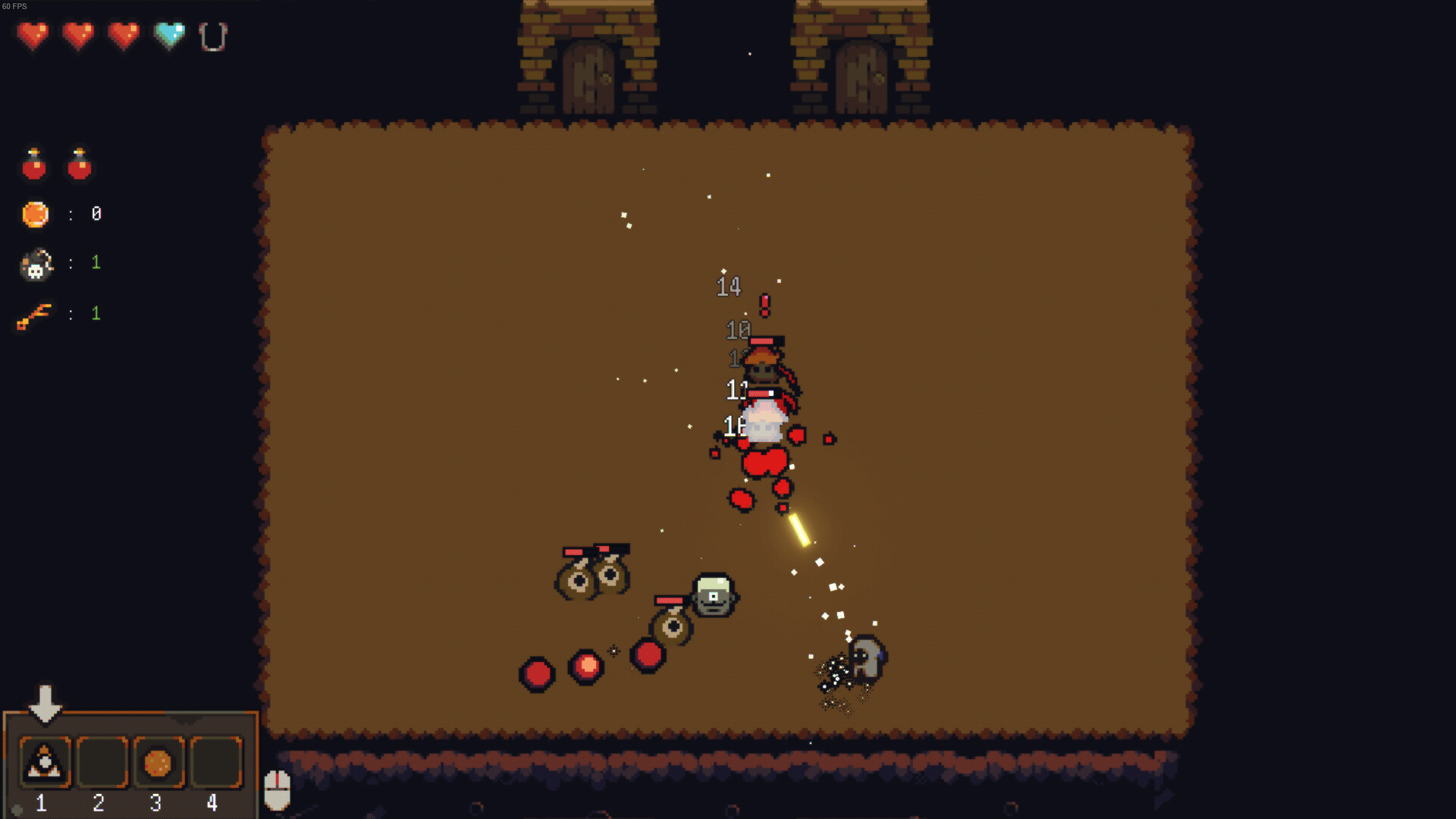Click the green number next to the skull bomb
Screen dimensions: 1456x819
click(x=96, y=262)
